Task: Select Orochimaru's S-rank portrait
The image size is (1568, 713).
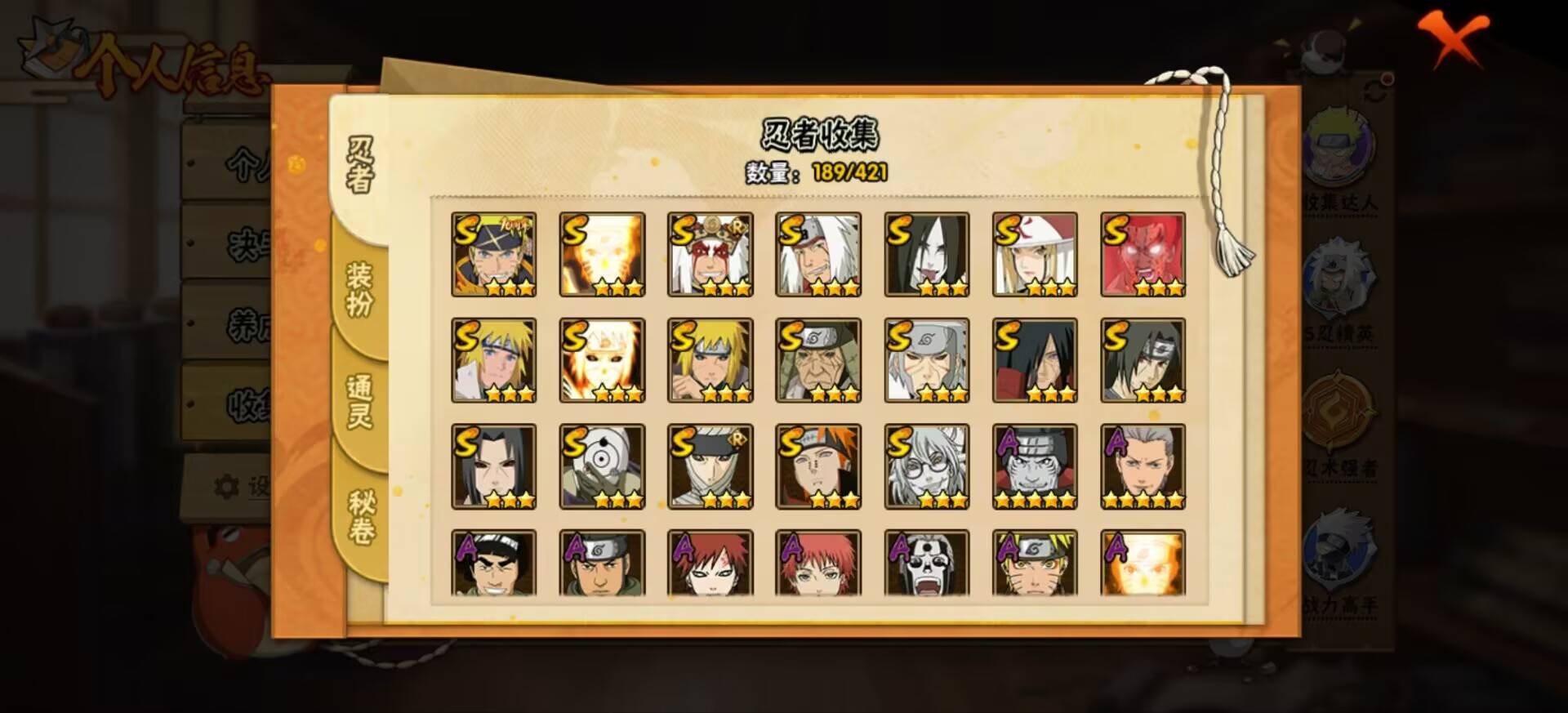Action: [x=927, y=253]
